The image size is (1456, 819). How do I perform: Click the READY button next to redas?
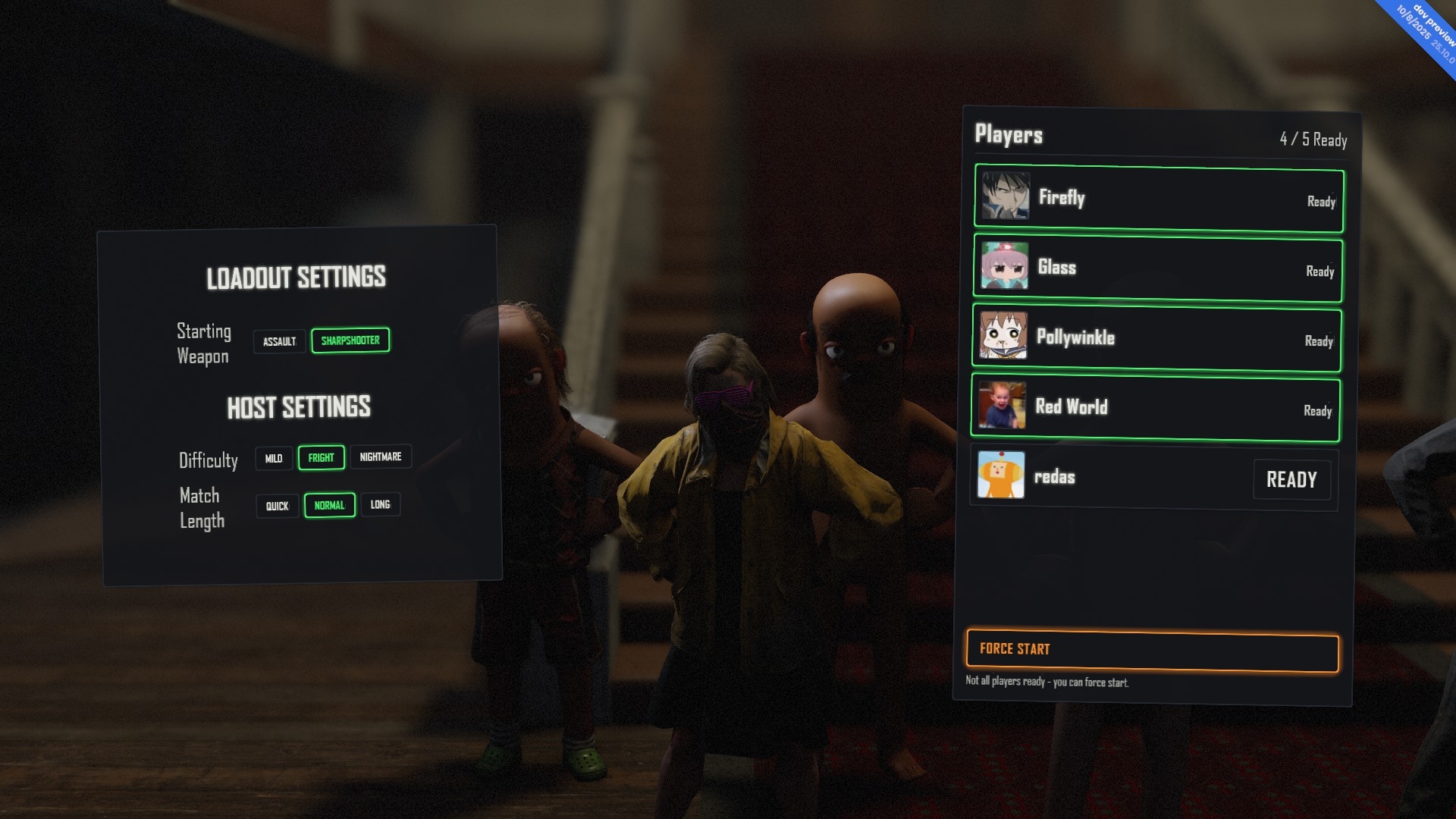click(x=1291, y=479)
